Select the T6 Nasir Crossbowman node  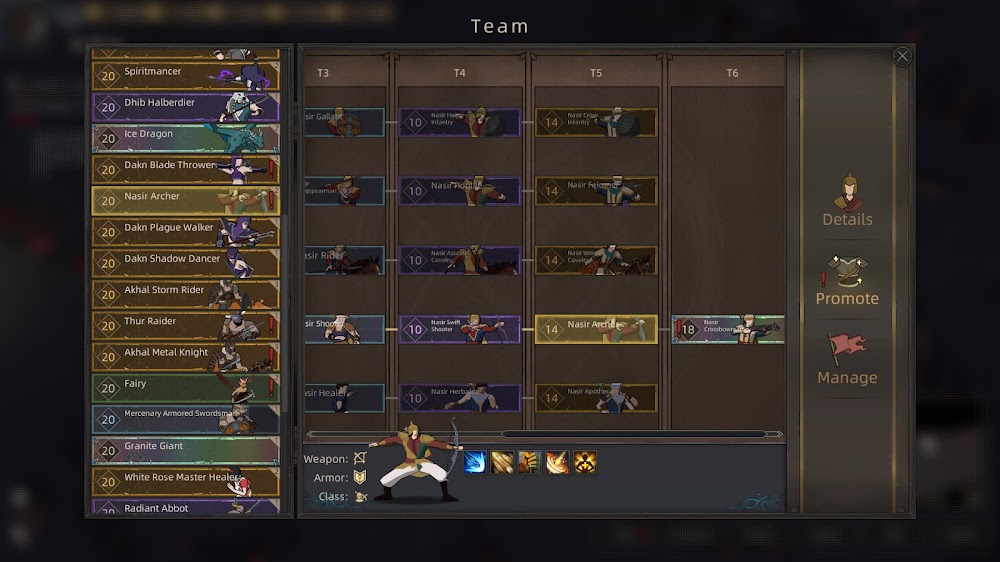click(728, 329)
